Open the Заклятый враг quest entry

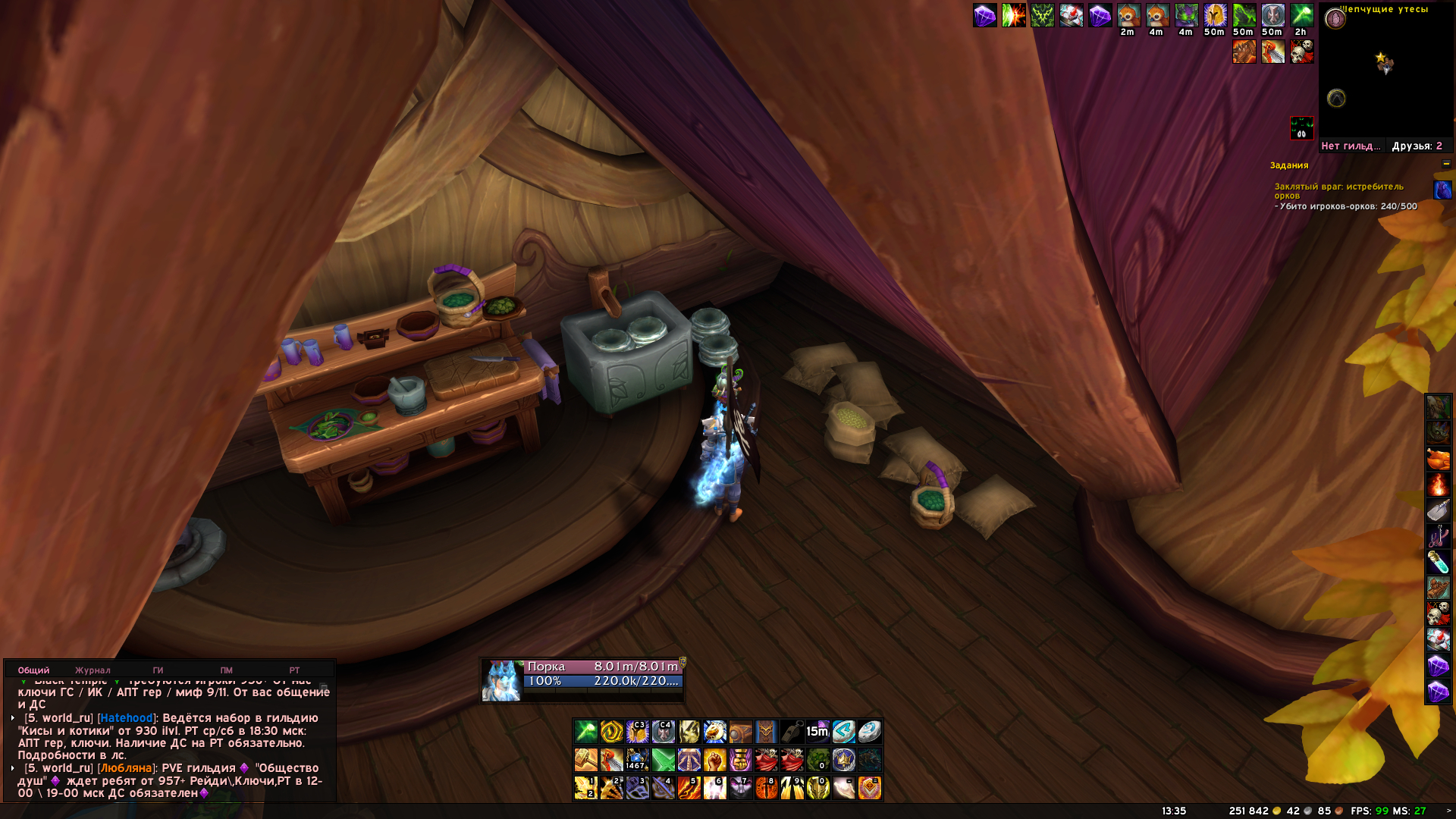tap(1338, 190)
